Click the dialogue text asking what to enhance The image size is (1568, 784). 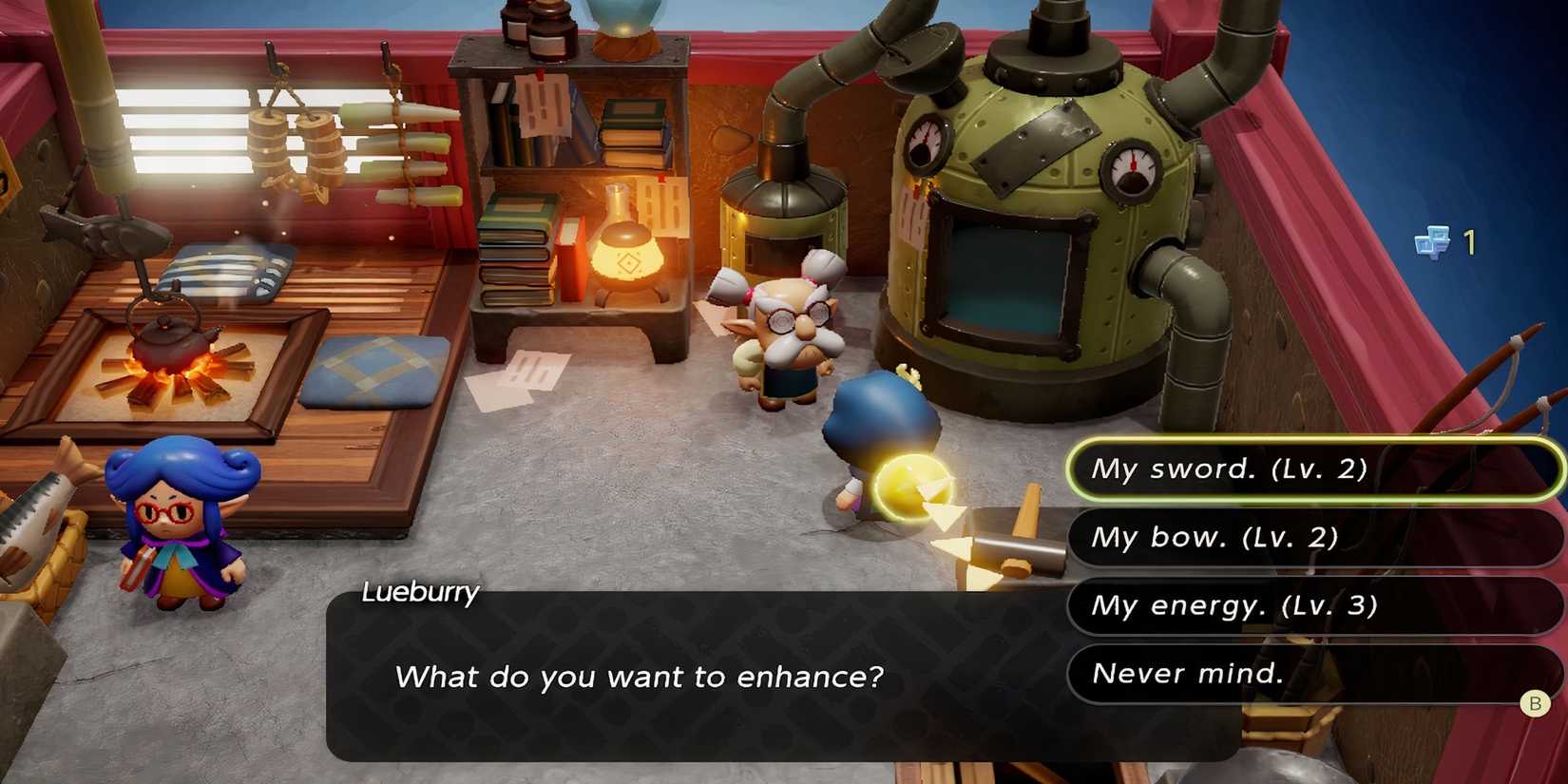click(640, 678)
